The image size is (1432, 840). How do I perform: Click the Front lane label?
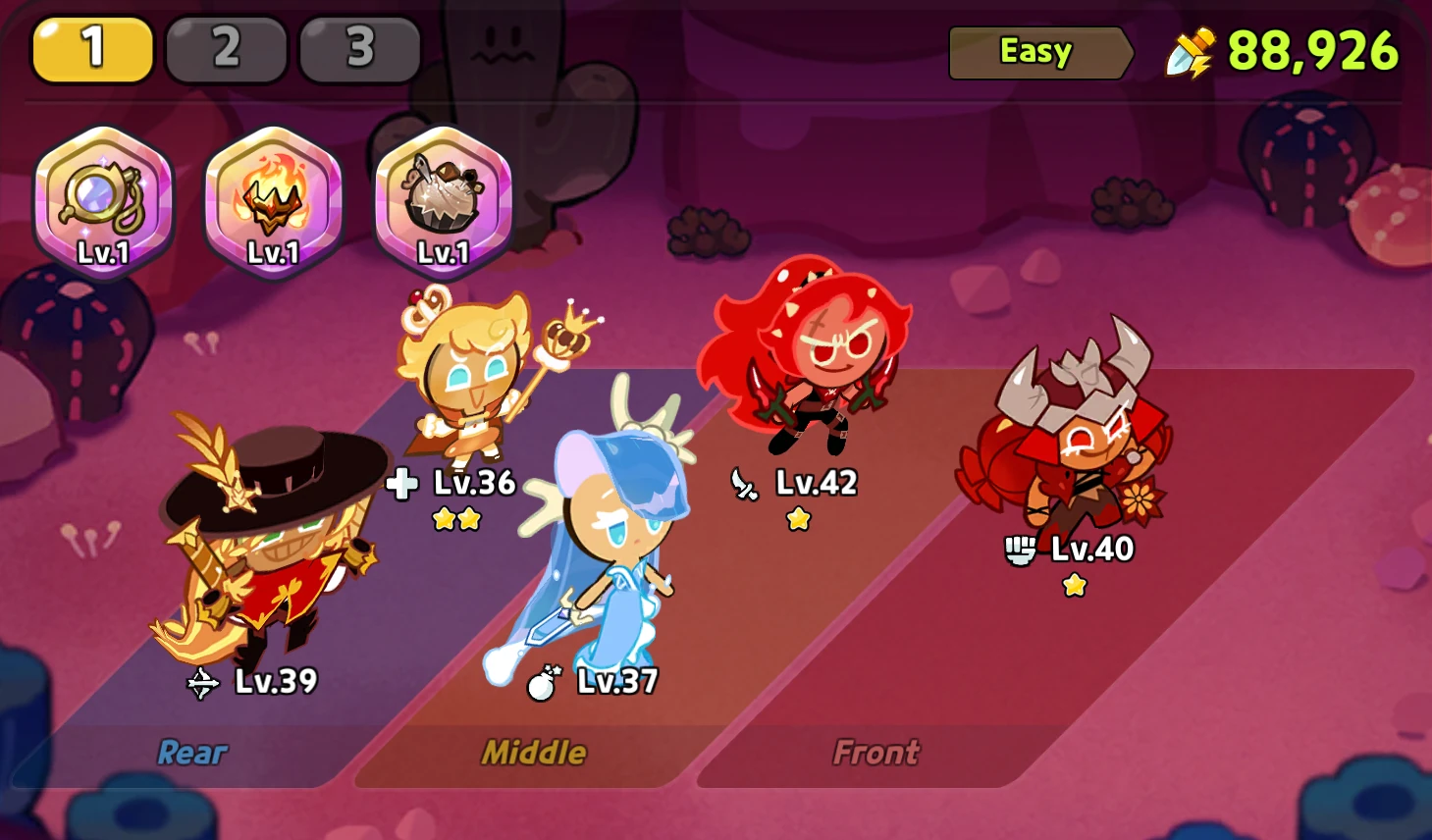[x=875, y=753]
